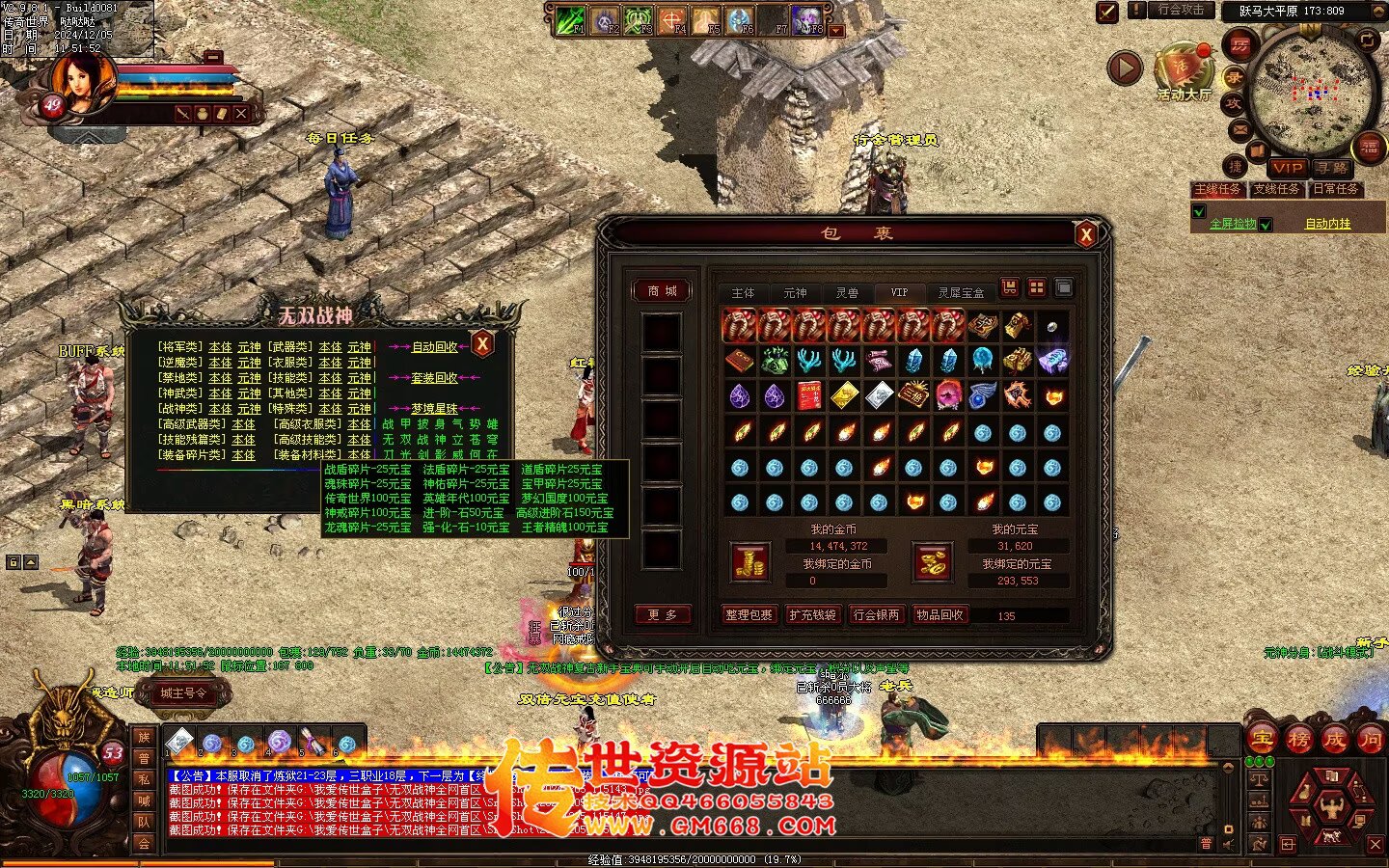Image resolution: width=1389 pixels, height=868 pixels.
Task: Switch to the 灵兽 inventory tab
Action: coord(847,292)
